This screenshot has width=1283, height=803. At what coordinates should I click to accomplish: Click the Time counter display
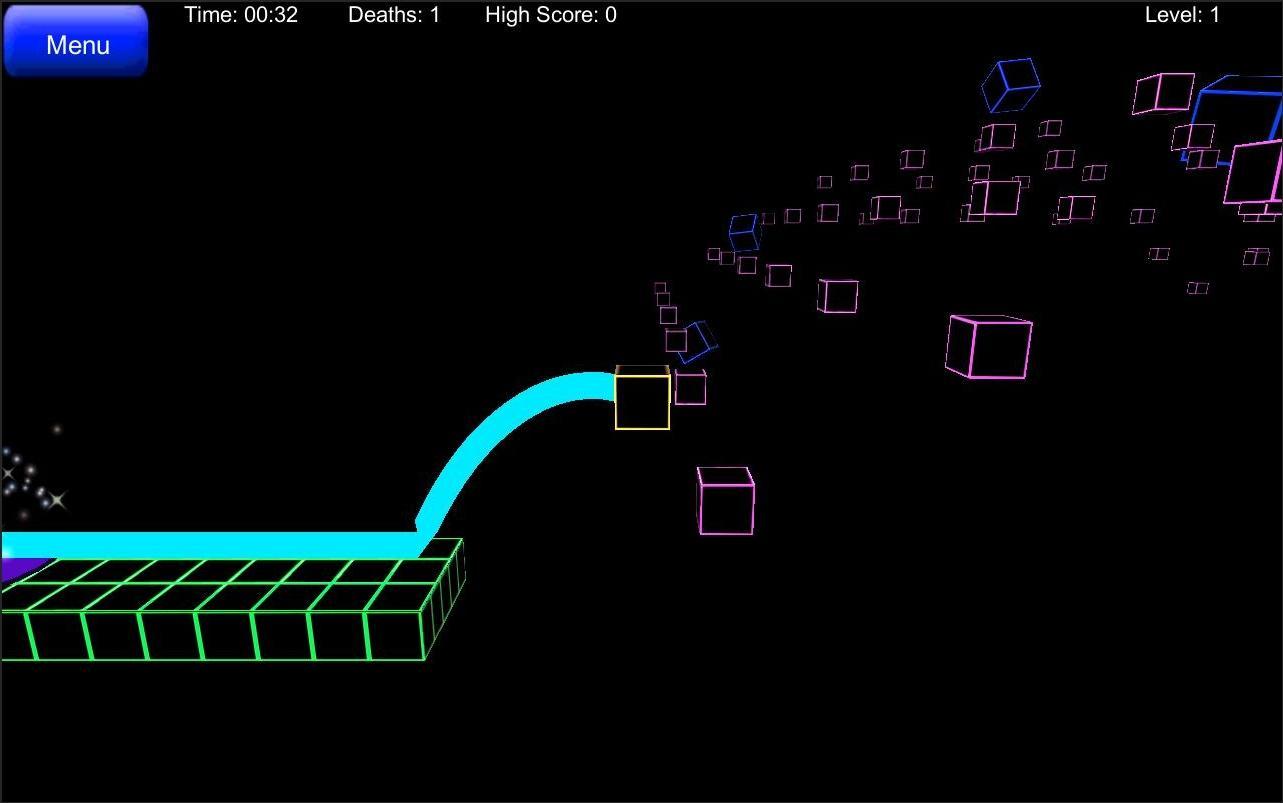pos(241,14)
